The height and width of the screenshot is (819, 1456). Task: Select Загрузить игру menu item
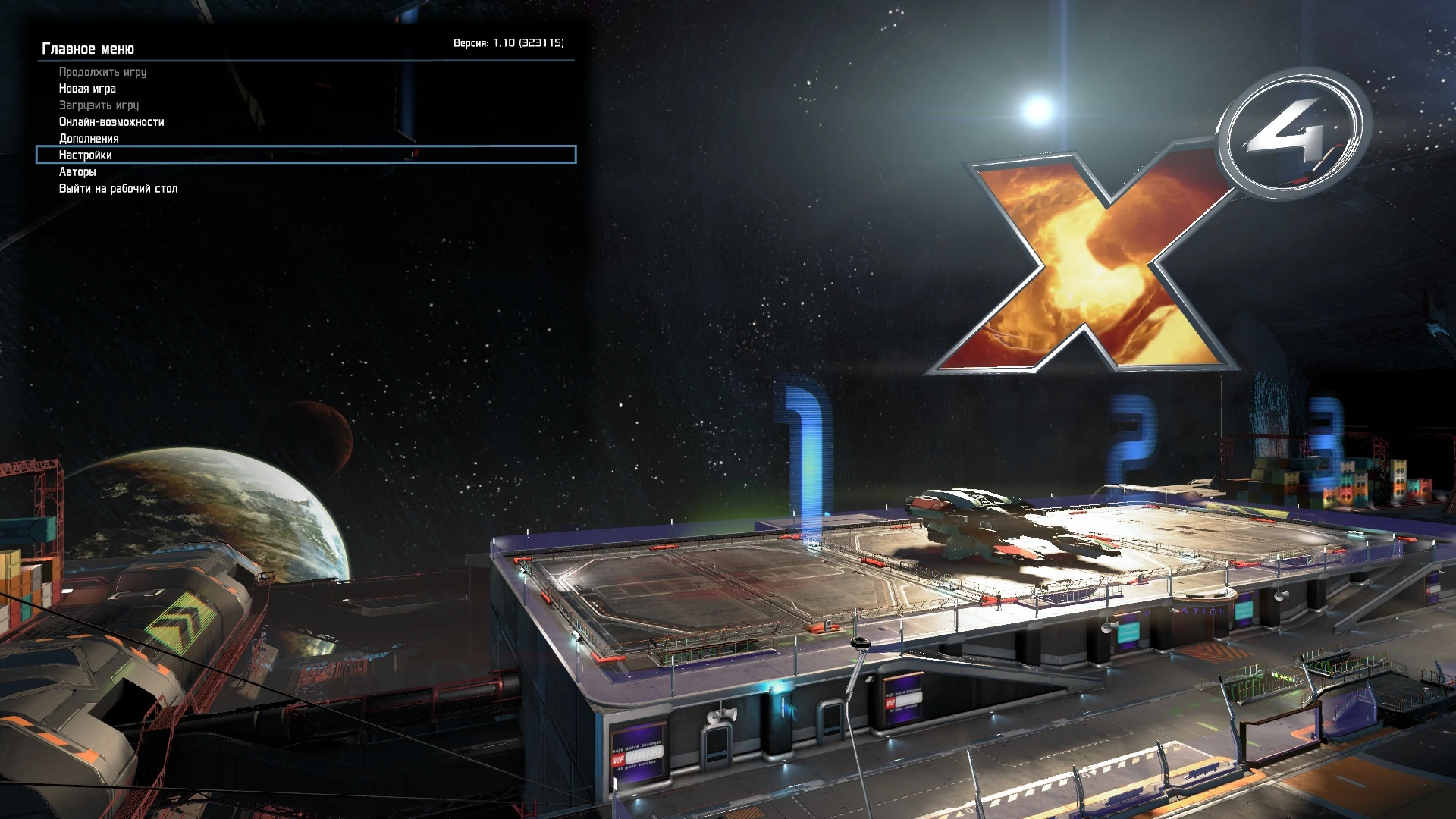pos(98,105)
